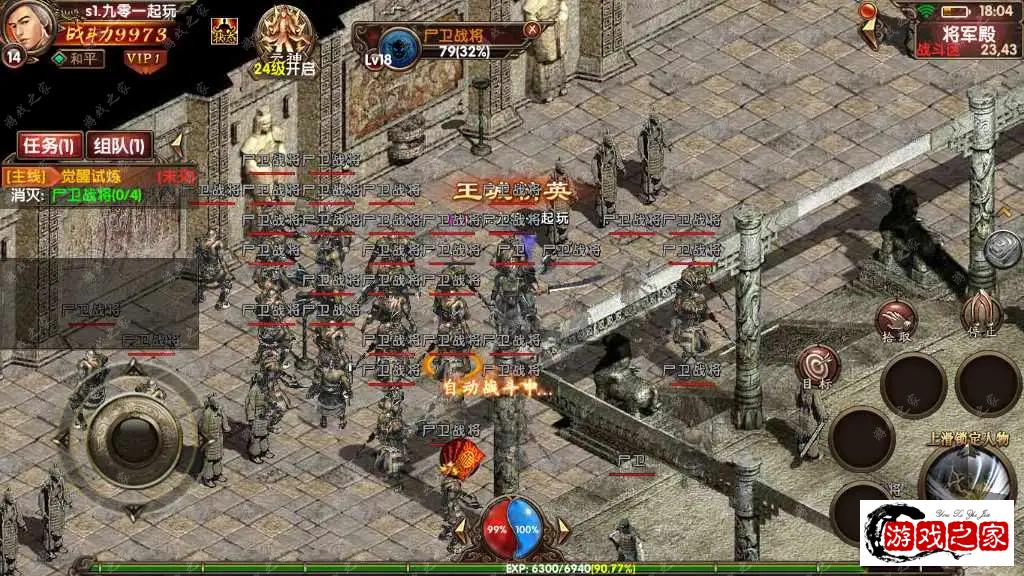Collapse the quest panel with the arrow
Screen dimensions: 1024x576
pyautogui.click(x=177, y=141)
